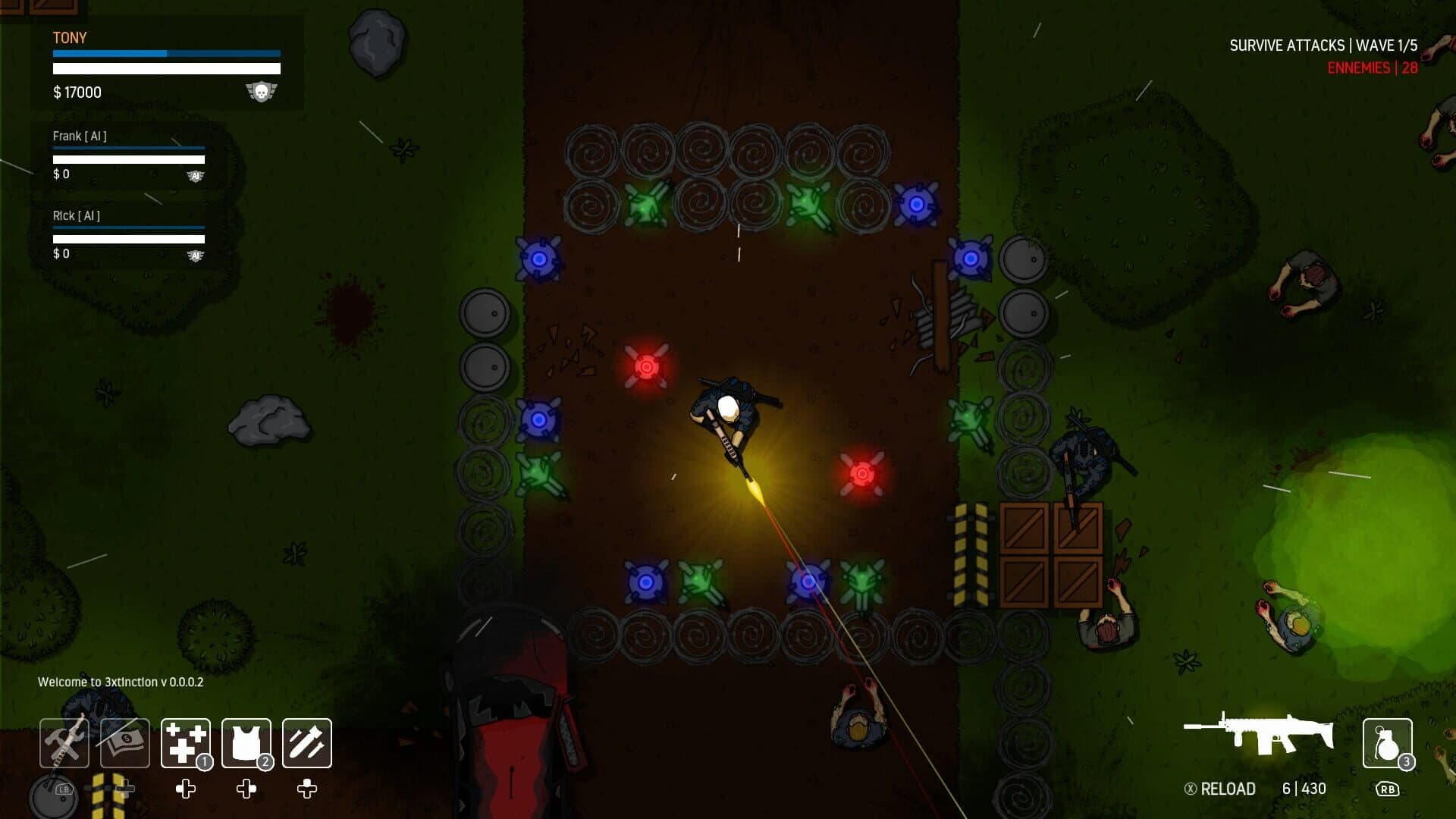Viewport: 1456px width, 819px height.
Task: Click the plus below the medkit slot
Action: click(184, 789)
